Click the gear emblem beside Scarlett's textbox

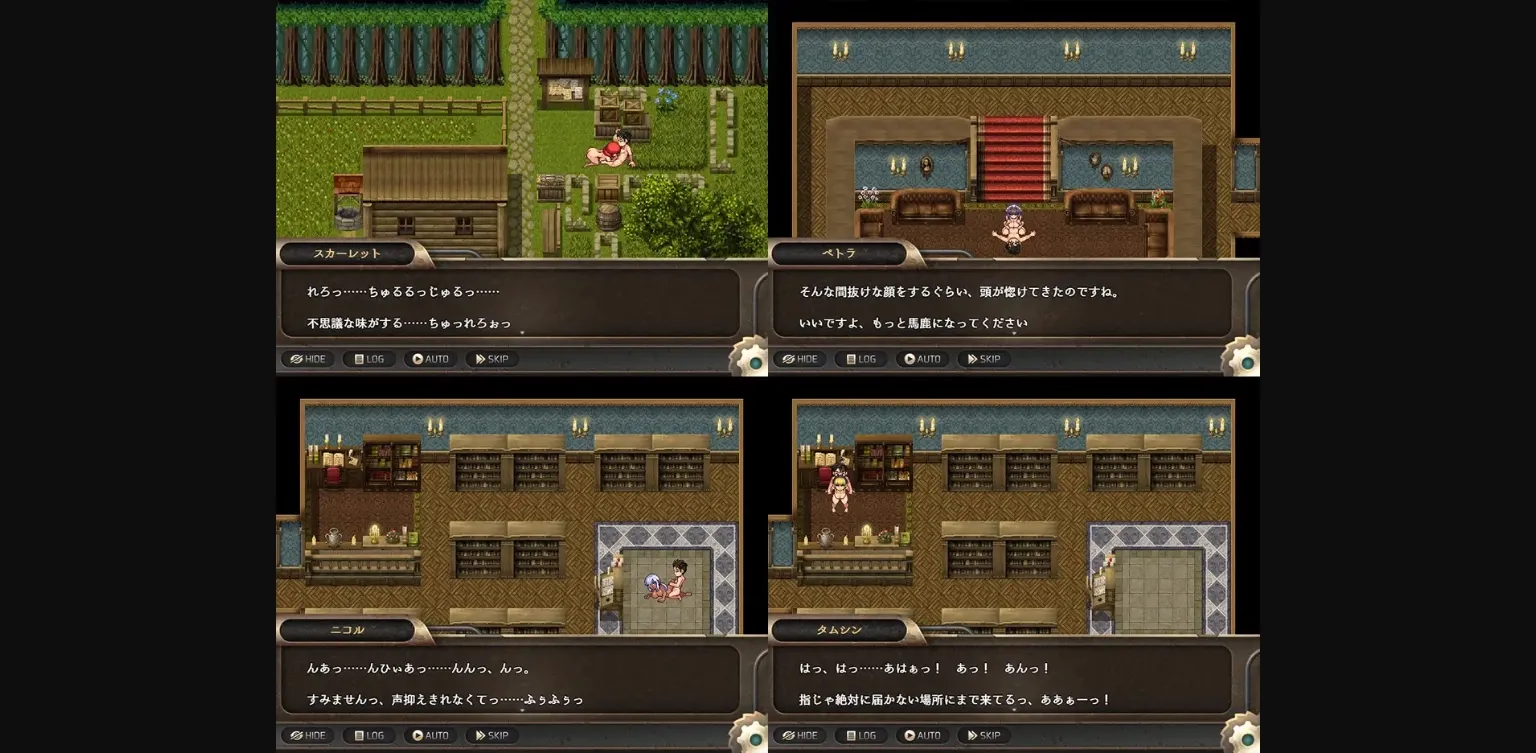coord(753,365)
